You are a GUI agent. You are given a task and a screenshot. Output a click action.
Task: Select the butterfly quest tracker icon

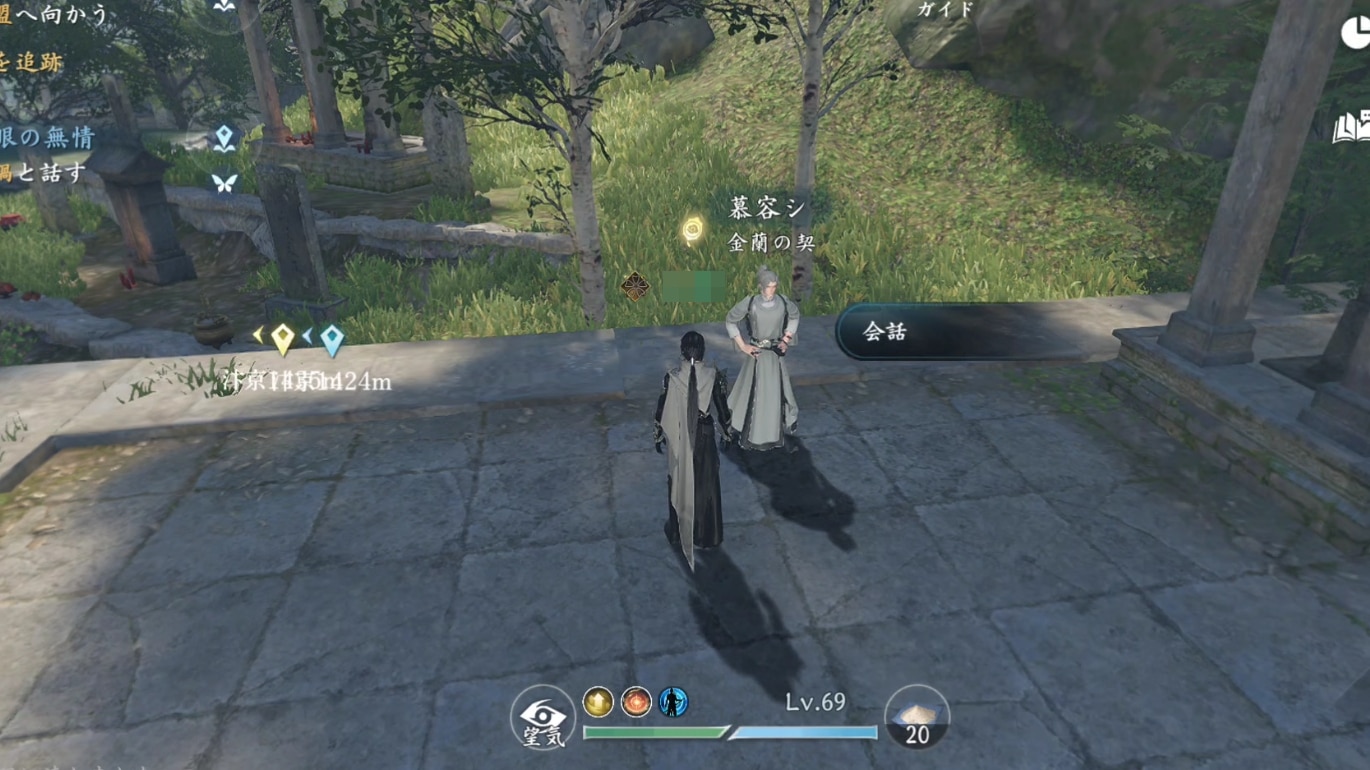pyautogui.click(x=224, y=183)
